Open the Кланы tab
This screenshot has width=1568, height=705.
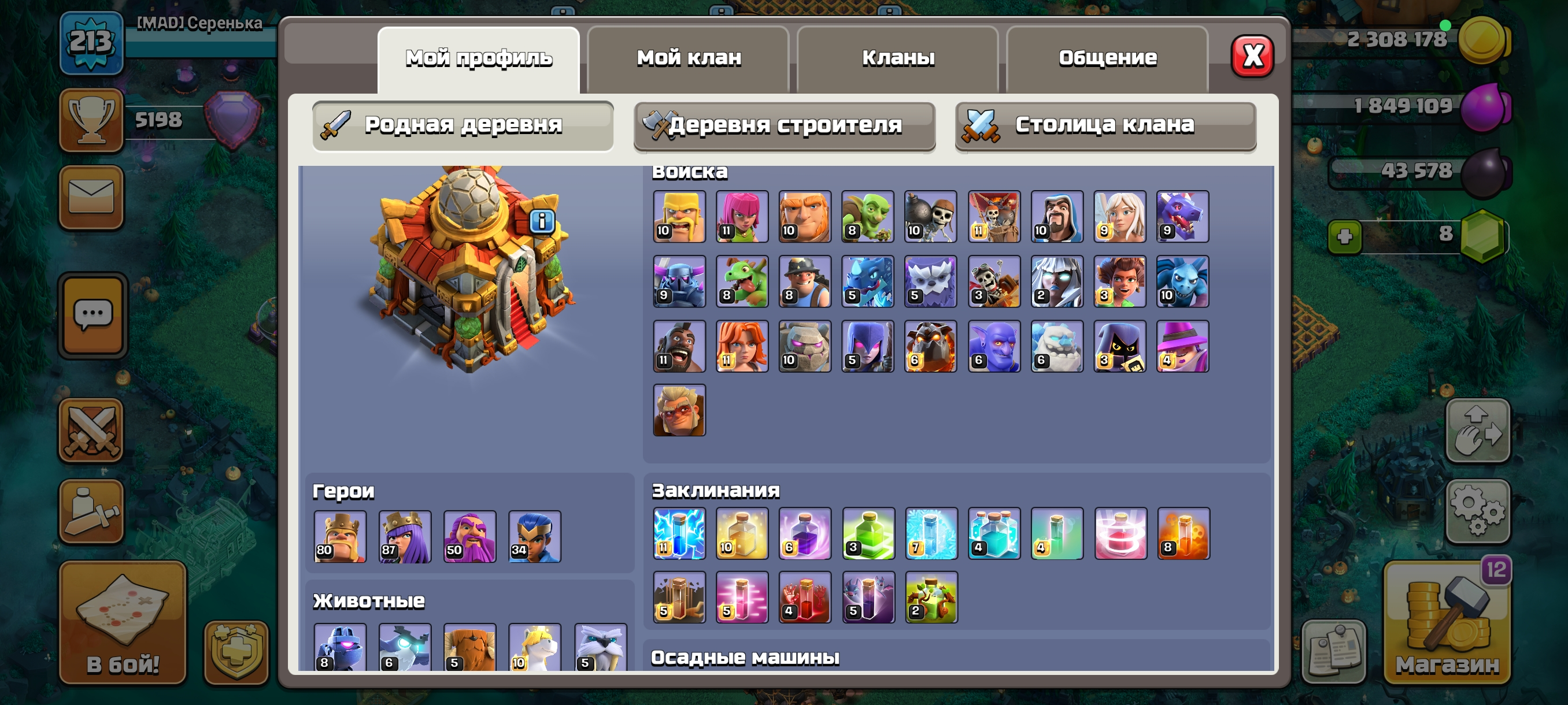(x=898, y=58)
